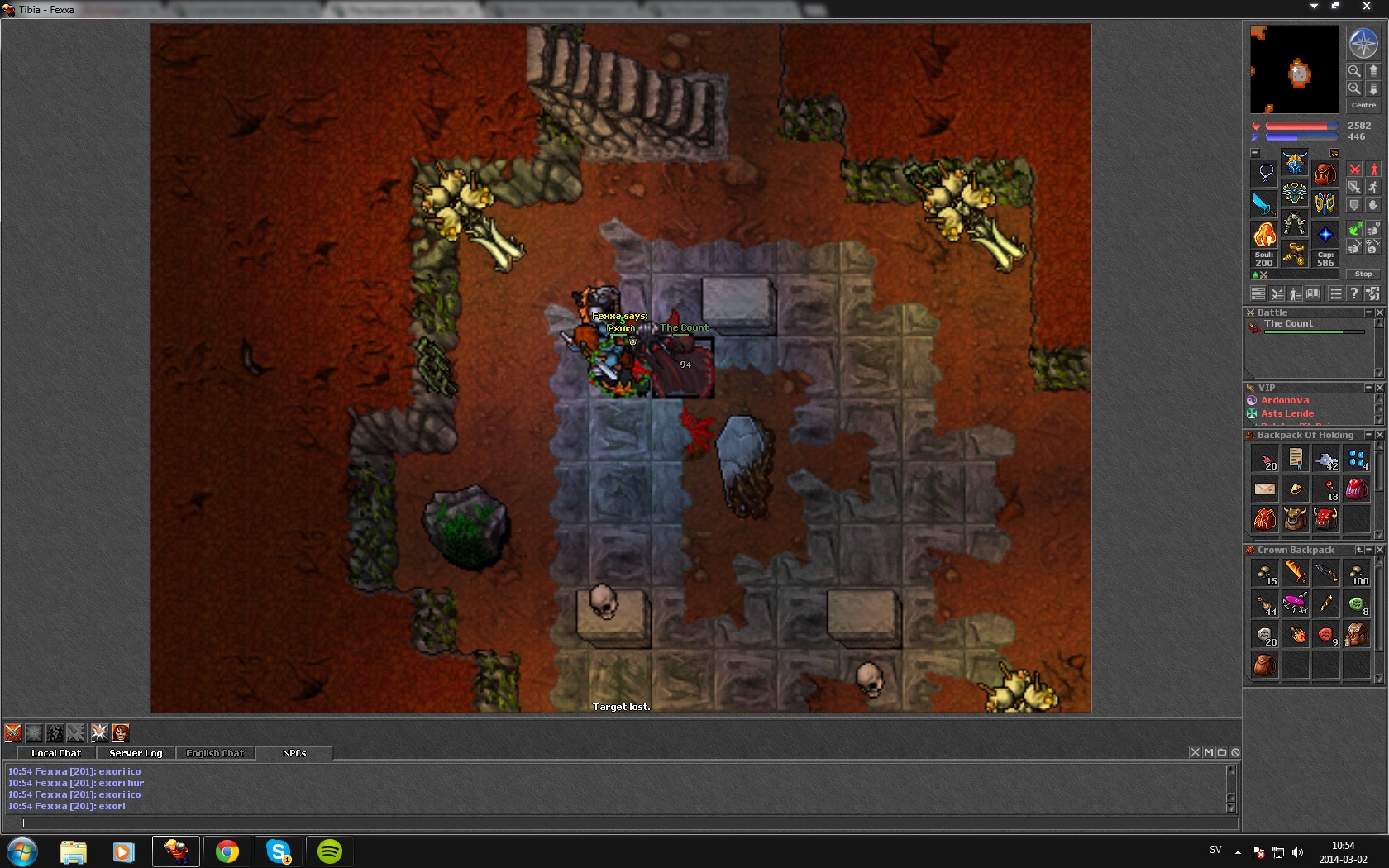Select the shield equipment slot
Screen dimensions: 1389x868
point(1325,203)
